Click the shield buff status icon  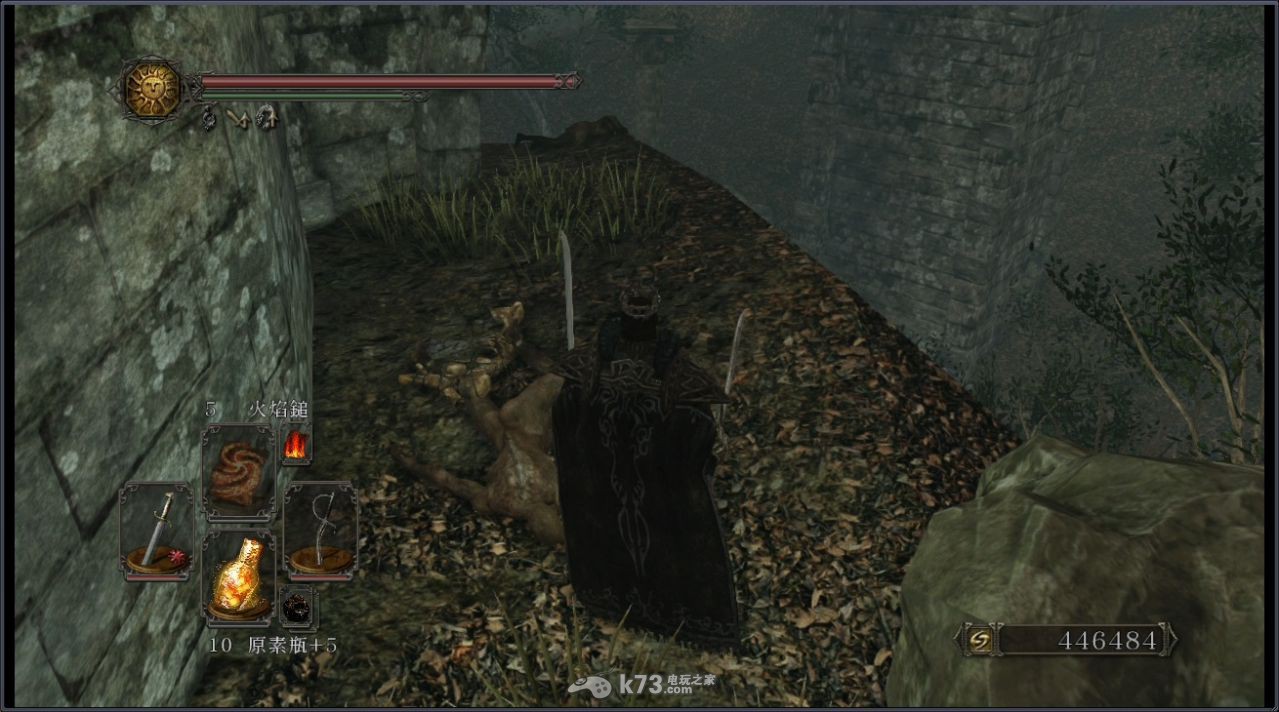pyautogui.click(x=266, y=119)
